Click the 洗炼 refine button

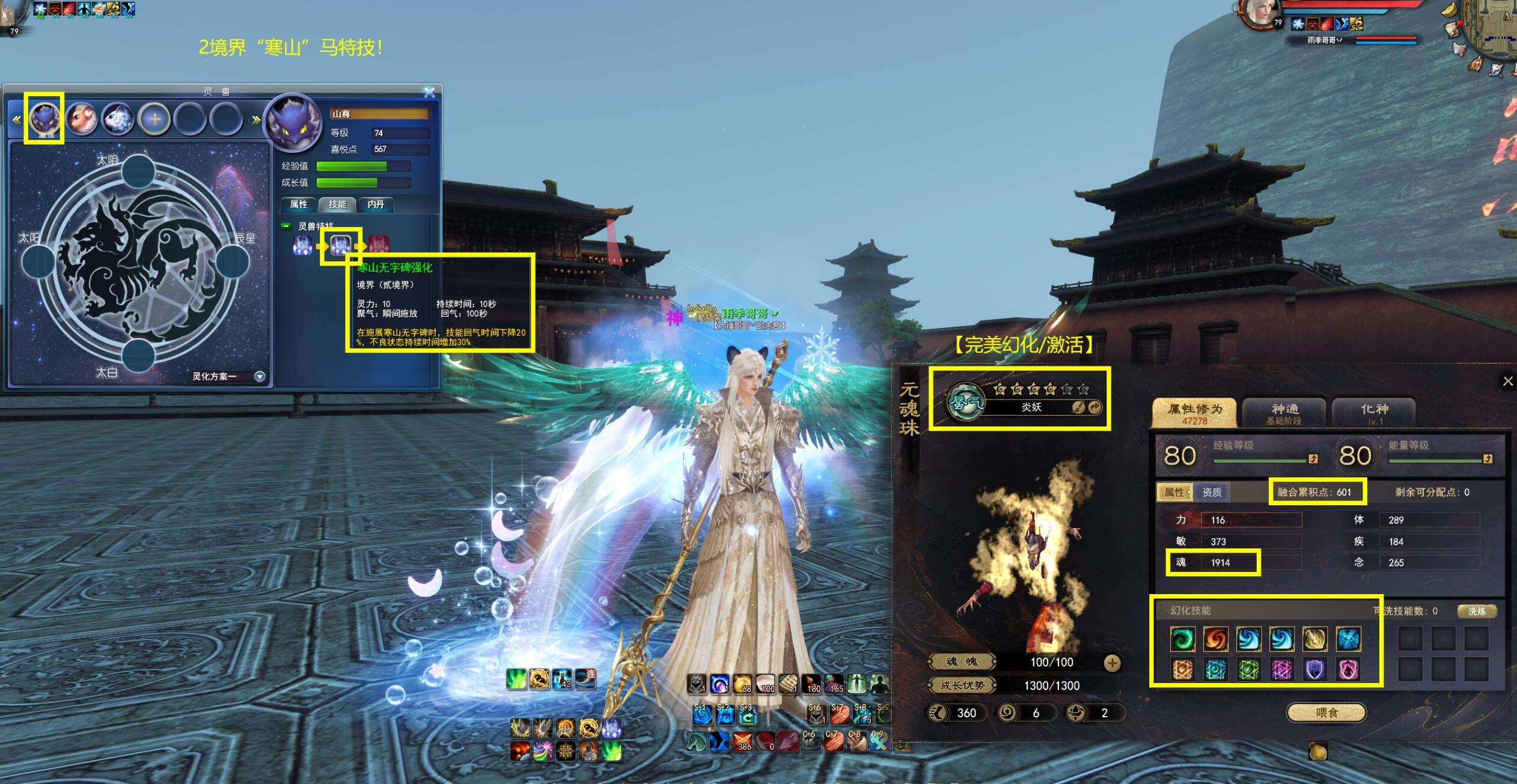coord(1476,611)
